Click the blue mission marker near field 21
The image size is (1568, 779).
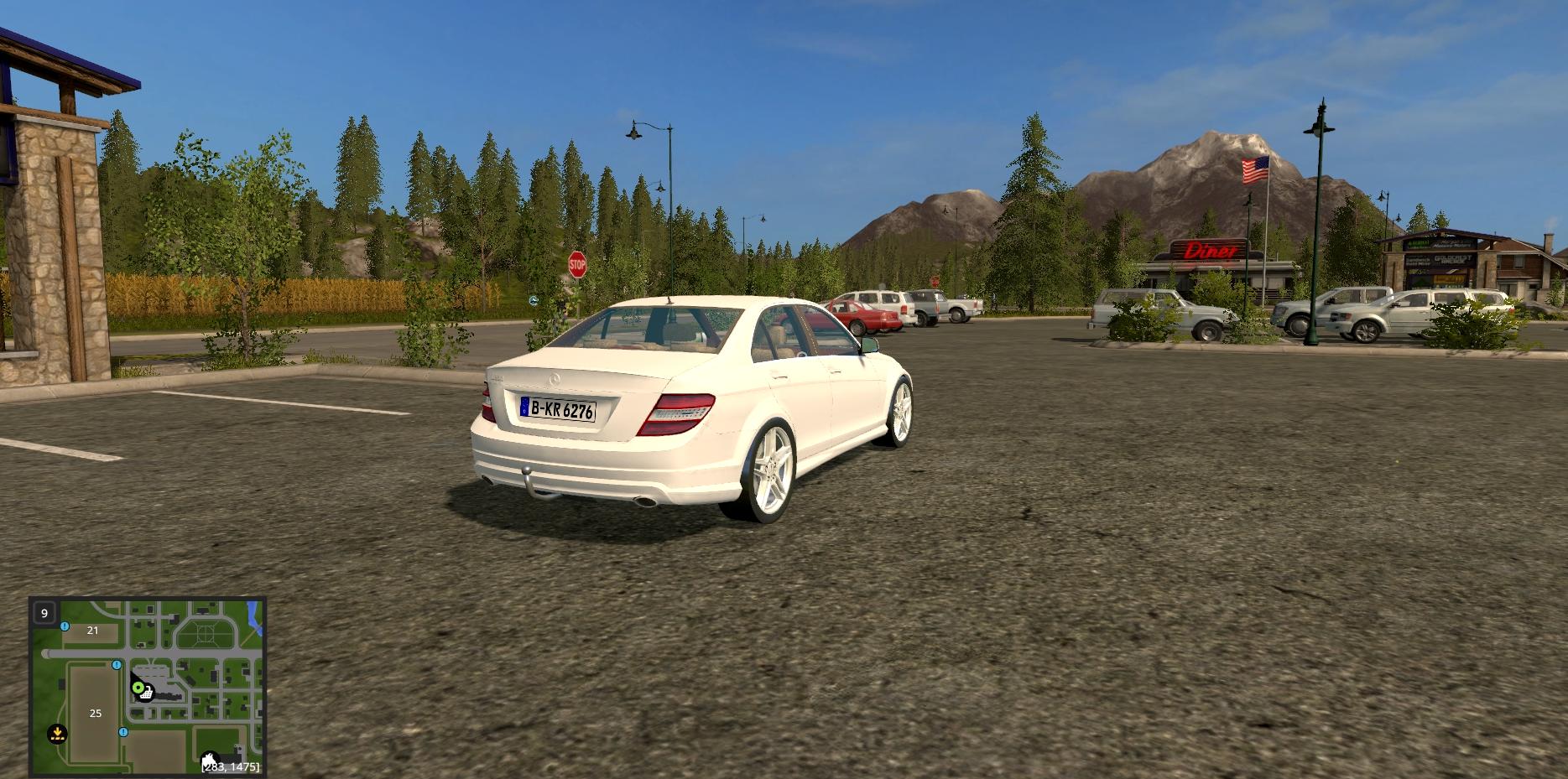pyautogui.click(x=65, y=626)
